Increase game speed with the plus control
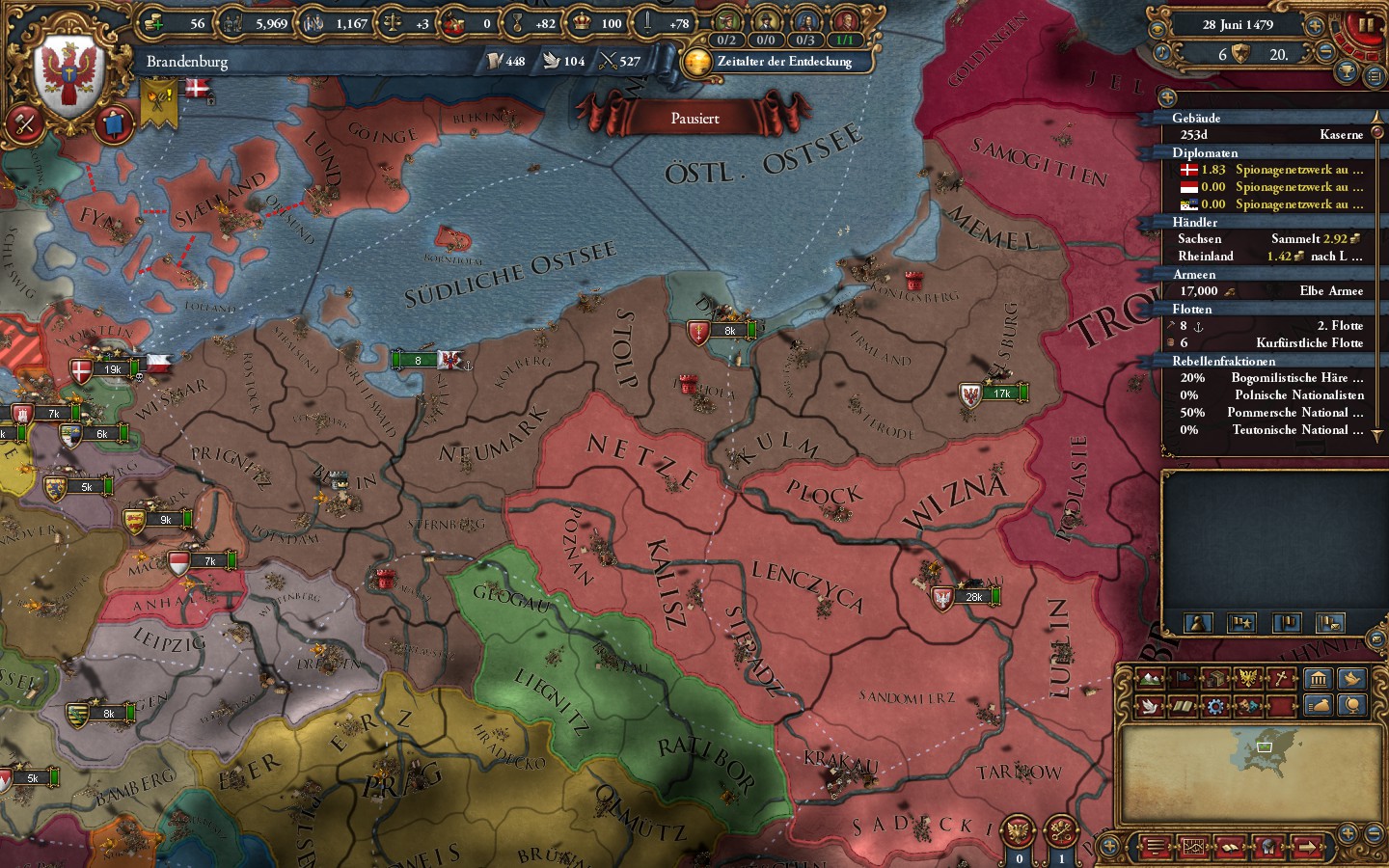Image resolution: width=1389 pixels, height=868 pixels. [1314, 26]
